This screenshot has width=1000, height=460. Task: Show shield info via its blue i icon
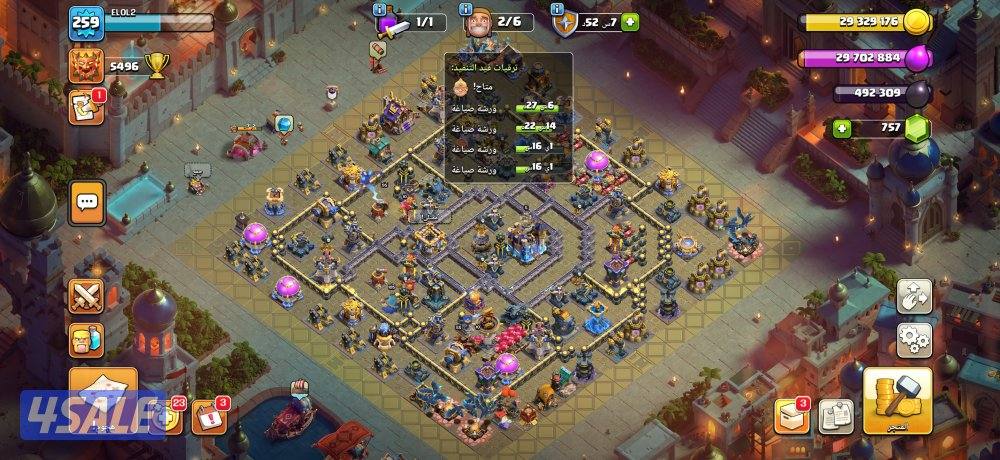click(x=558, y=9)
